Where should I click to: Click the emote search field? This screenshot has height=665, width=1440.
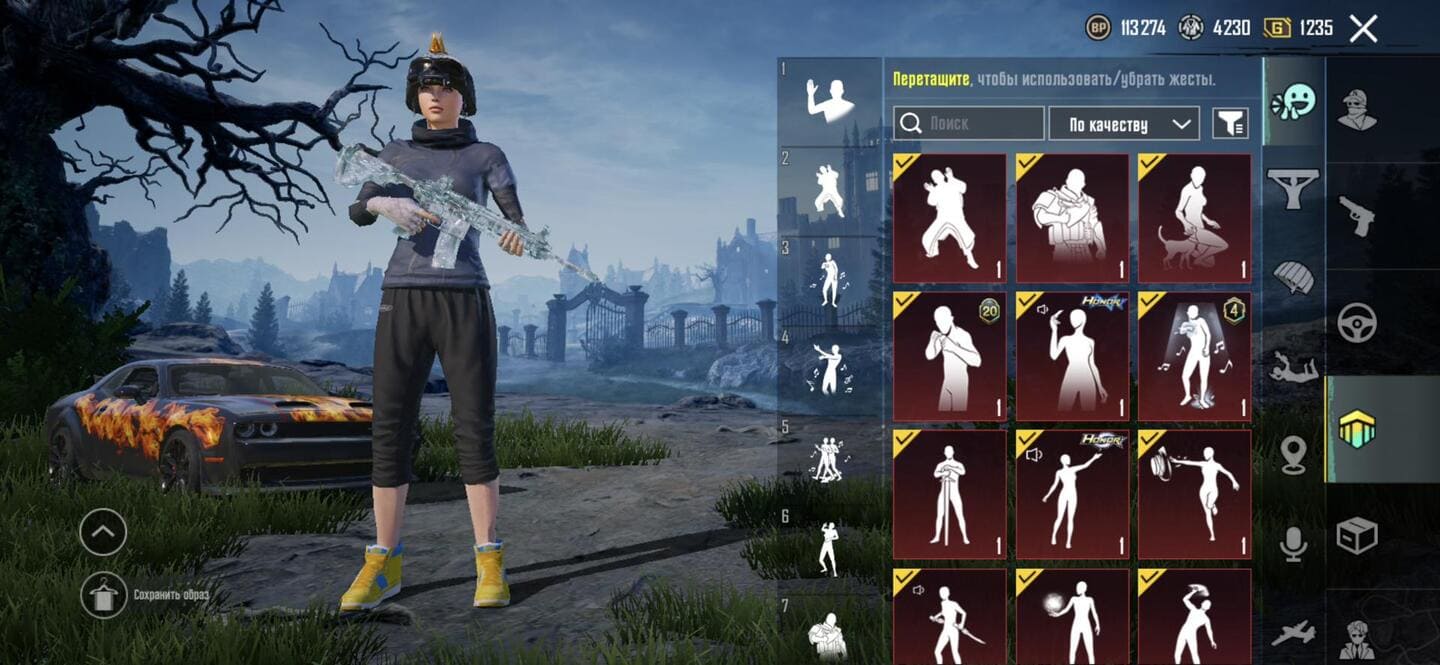(968, 124)
